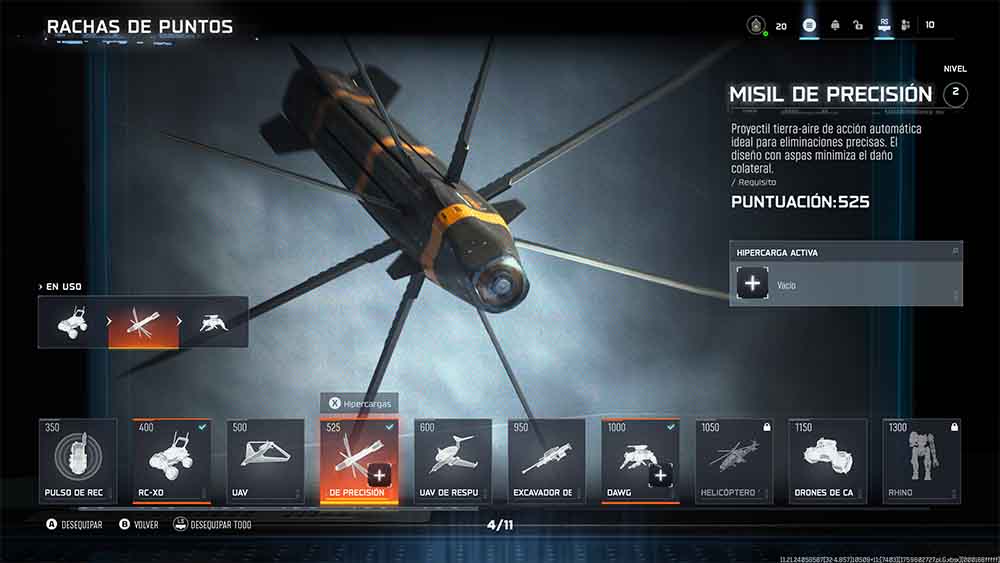
Task: Open the social friends icon
Action: (905, 25)
